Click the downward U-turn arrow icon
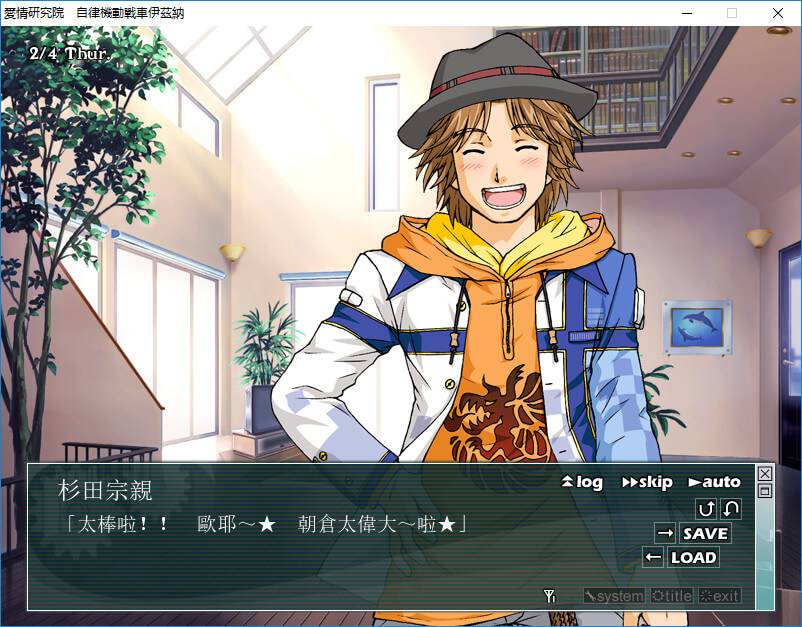 pos(731,509)
